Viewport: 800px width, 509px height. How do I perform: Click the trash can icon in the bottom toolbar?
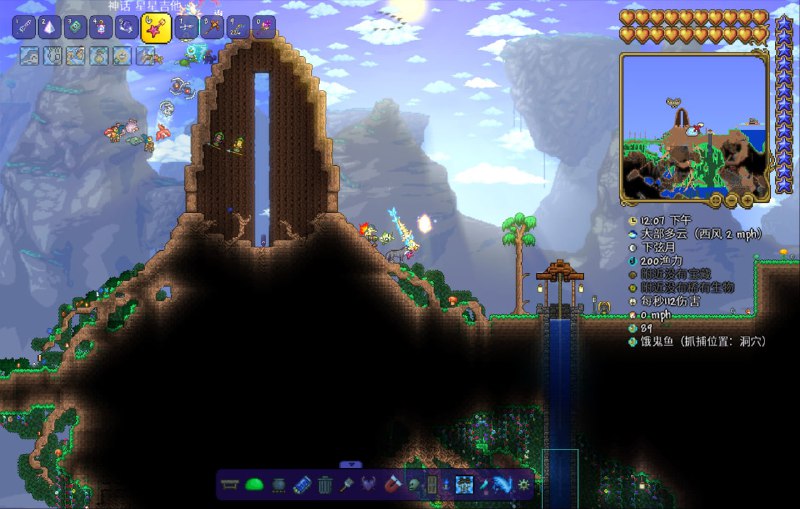(x=325, y=485)
